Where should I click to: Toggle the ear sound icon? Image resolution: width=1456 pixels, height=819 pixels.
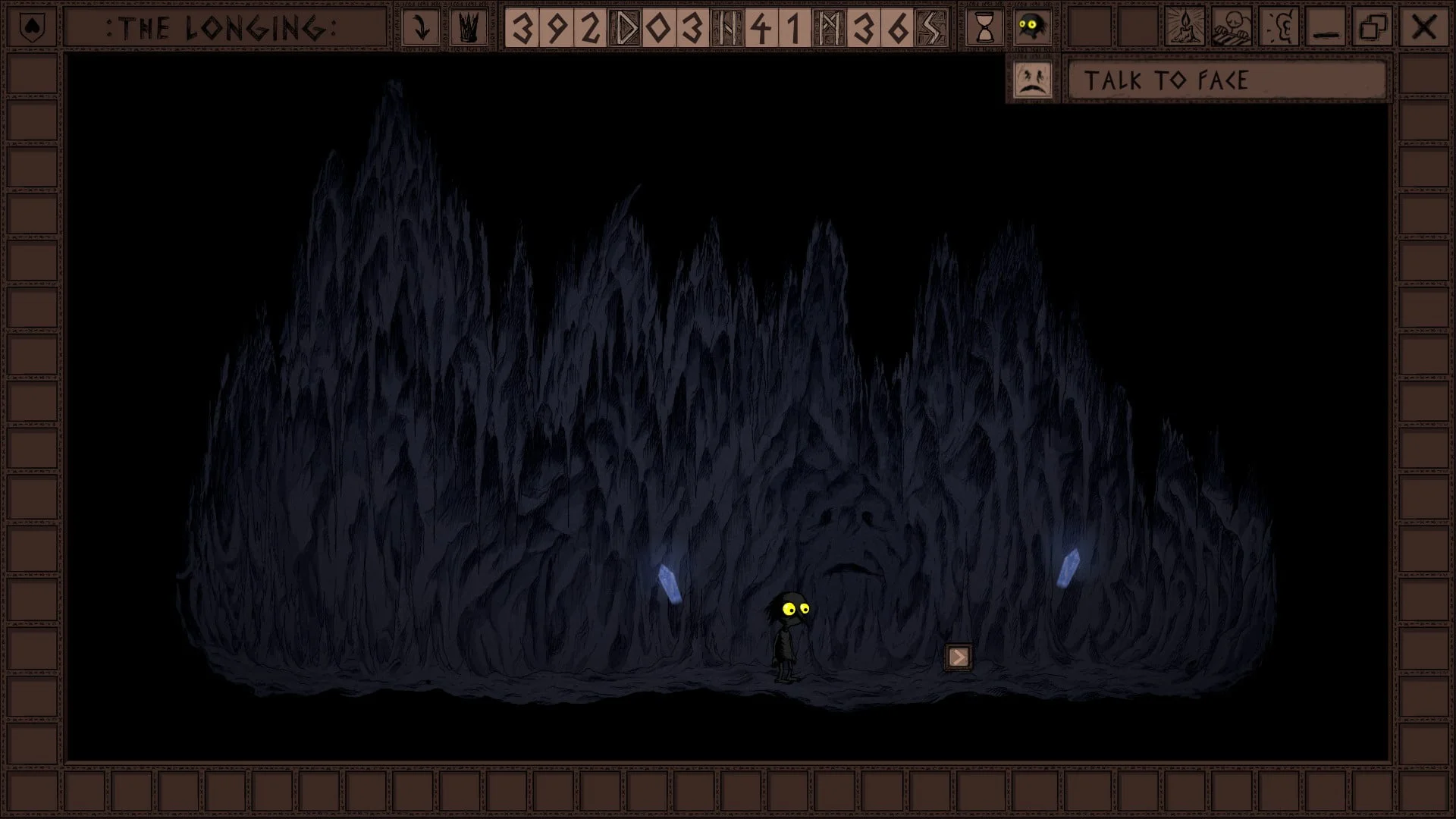(x=1280, y=29)
